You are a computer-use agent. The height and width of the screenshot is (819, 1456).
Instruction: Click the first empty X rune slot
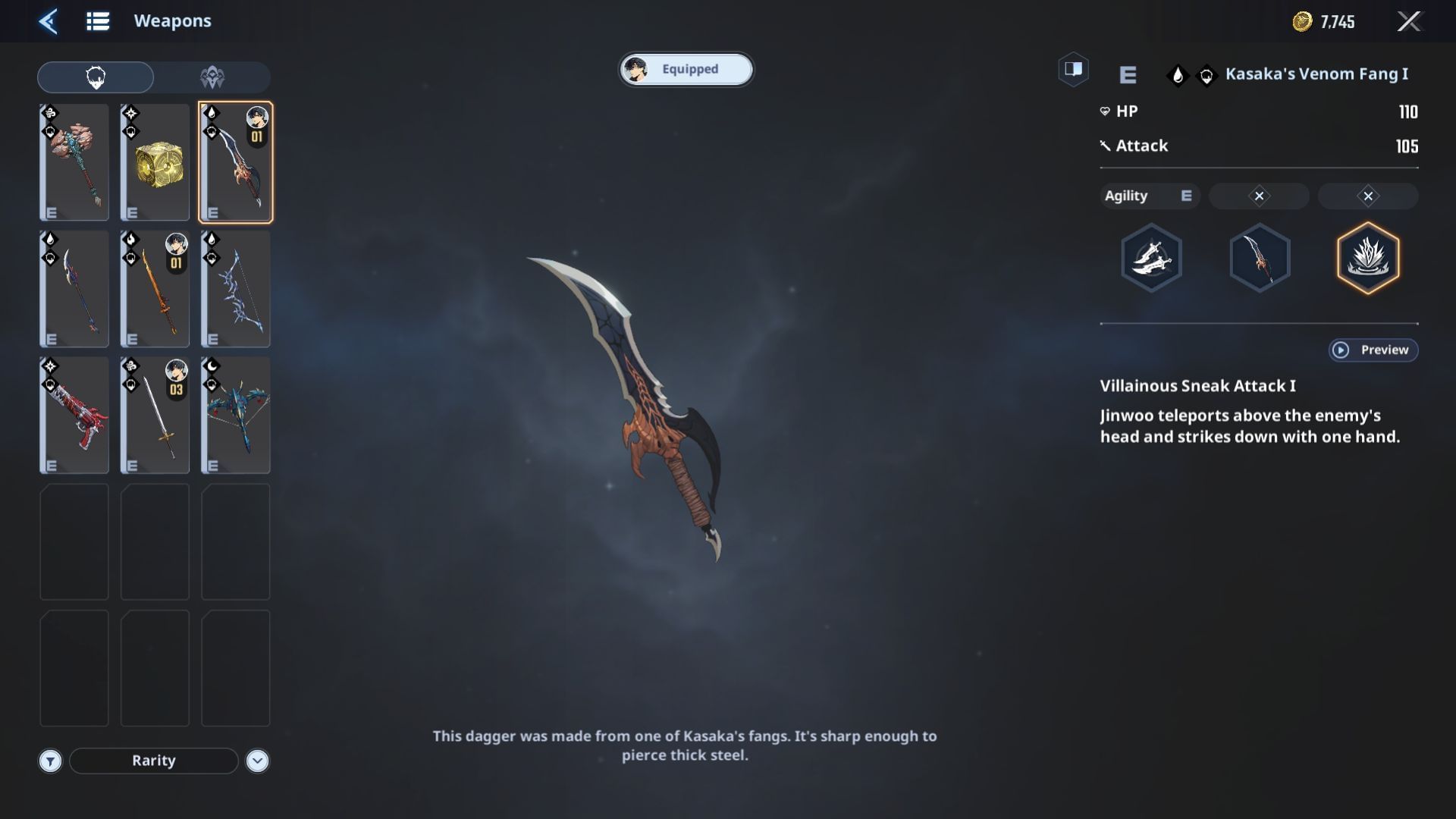(x=1259, y=196)
